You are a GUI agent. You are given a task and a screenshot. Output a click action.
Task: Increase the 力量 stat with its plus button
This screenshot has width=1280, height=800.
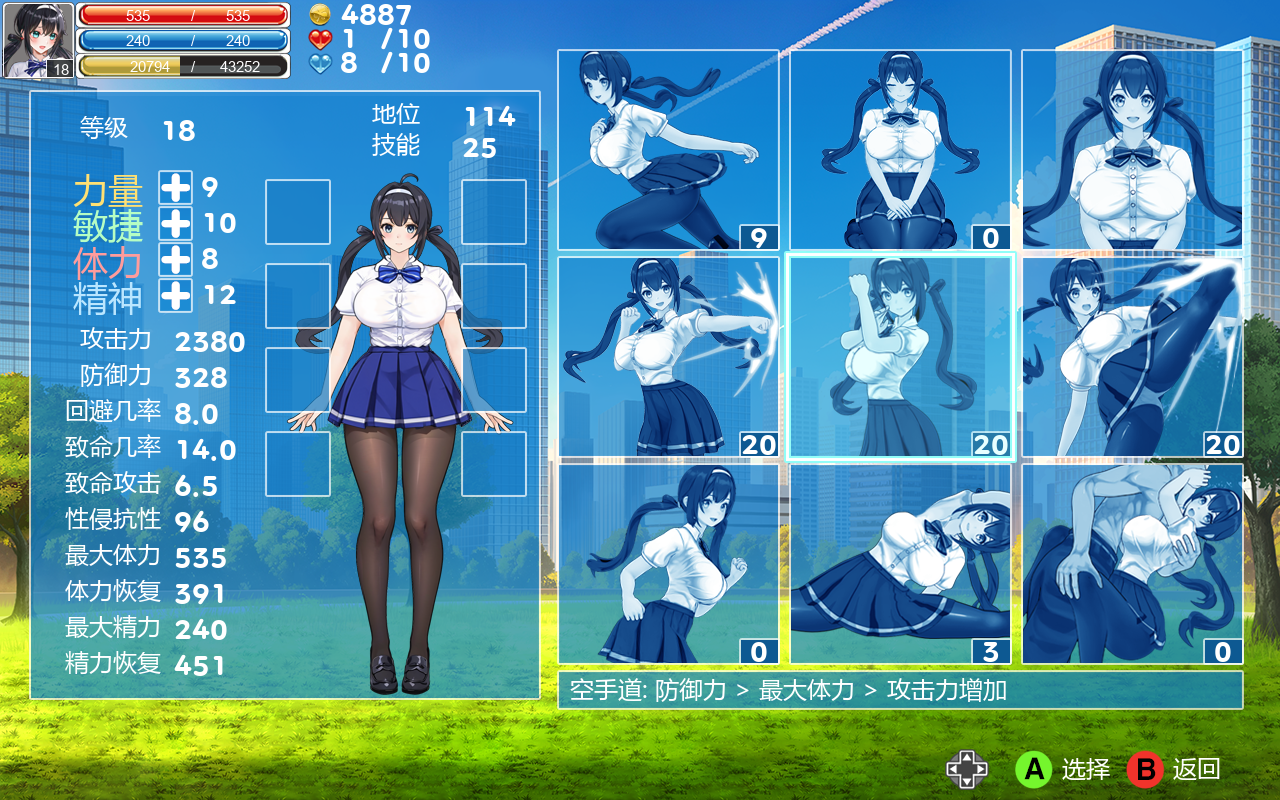point(175,186)
